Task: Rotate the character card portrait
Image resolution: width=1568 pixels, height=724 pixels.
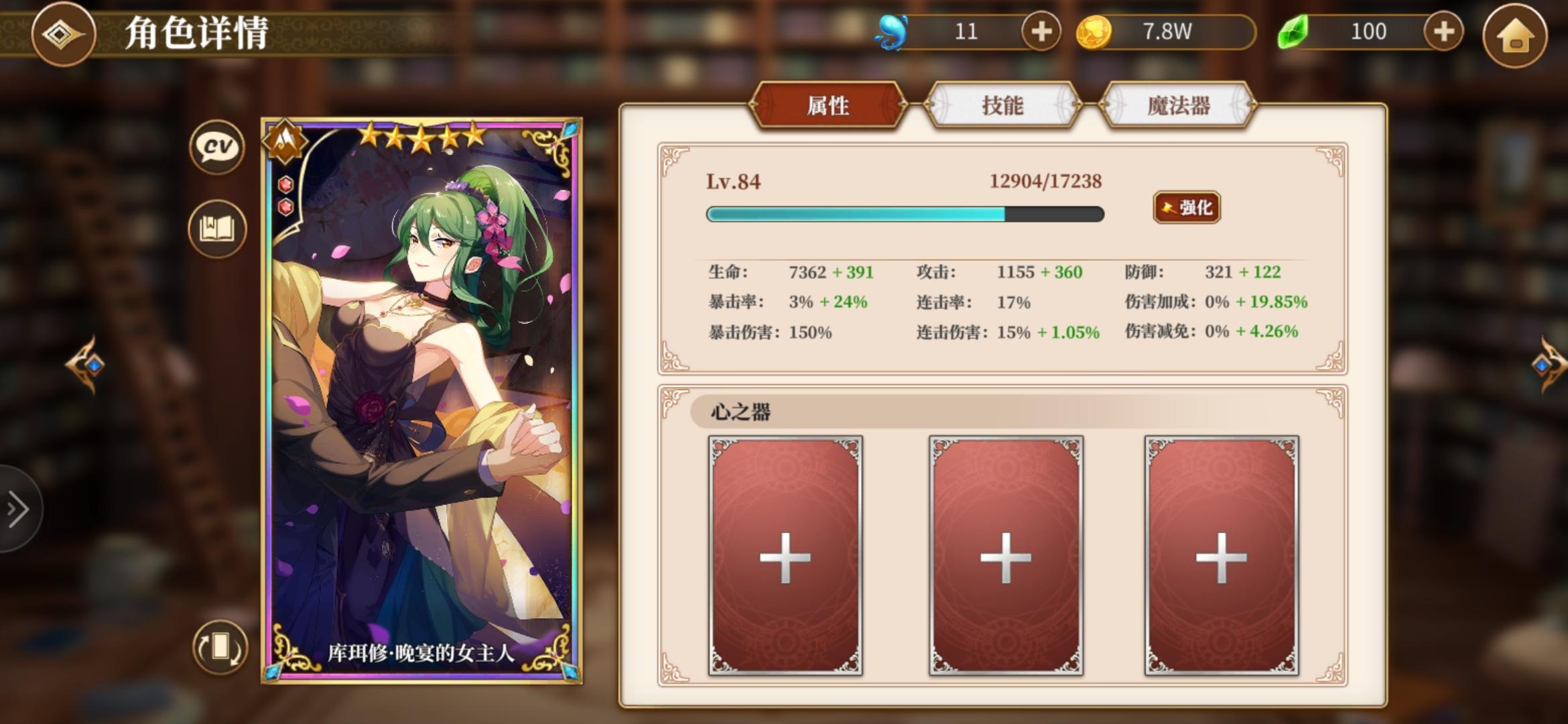Action: pos(221,648)
